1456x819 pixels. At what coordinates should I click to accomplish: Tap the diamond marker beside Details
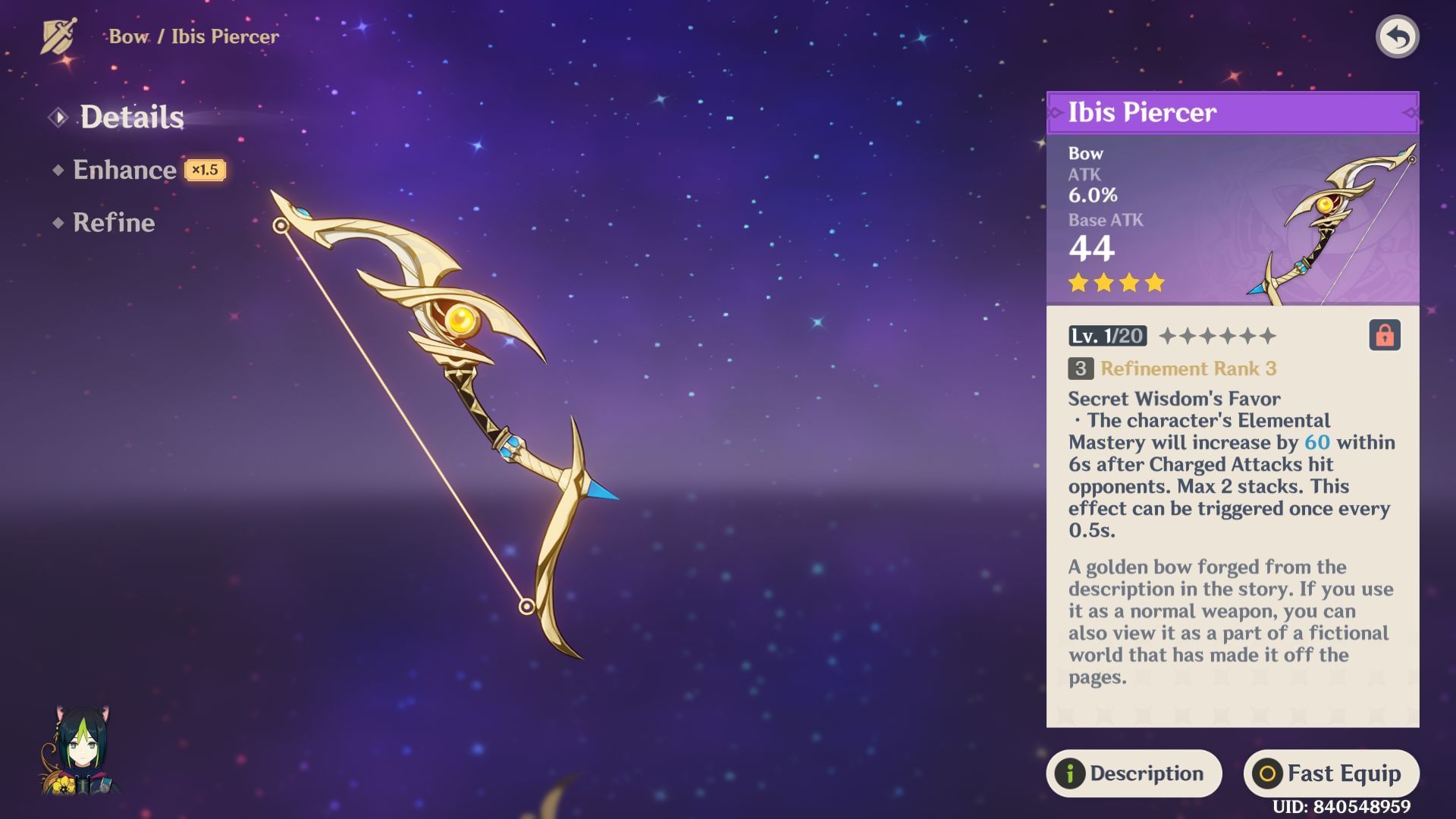[x=58, y=118]
